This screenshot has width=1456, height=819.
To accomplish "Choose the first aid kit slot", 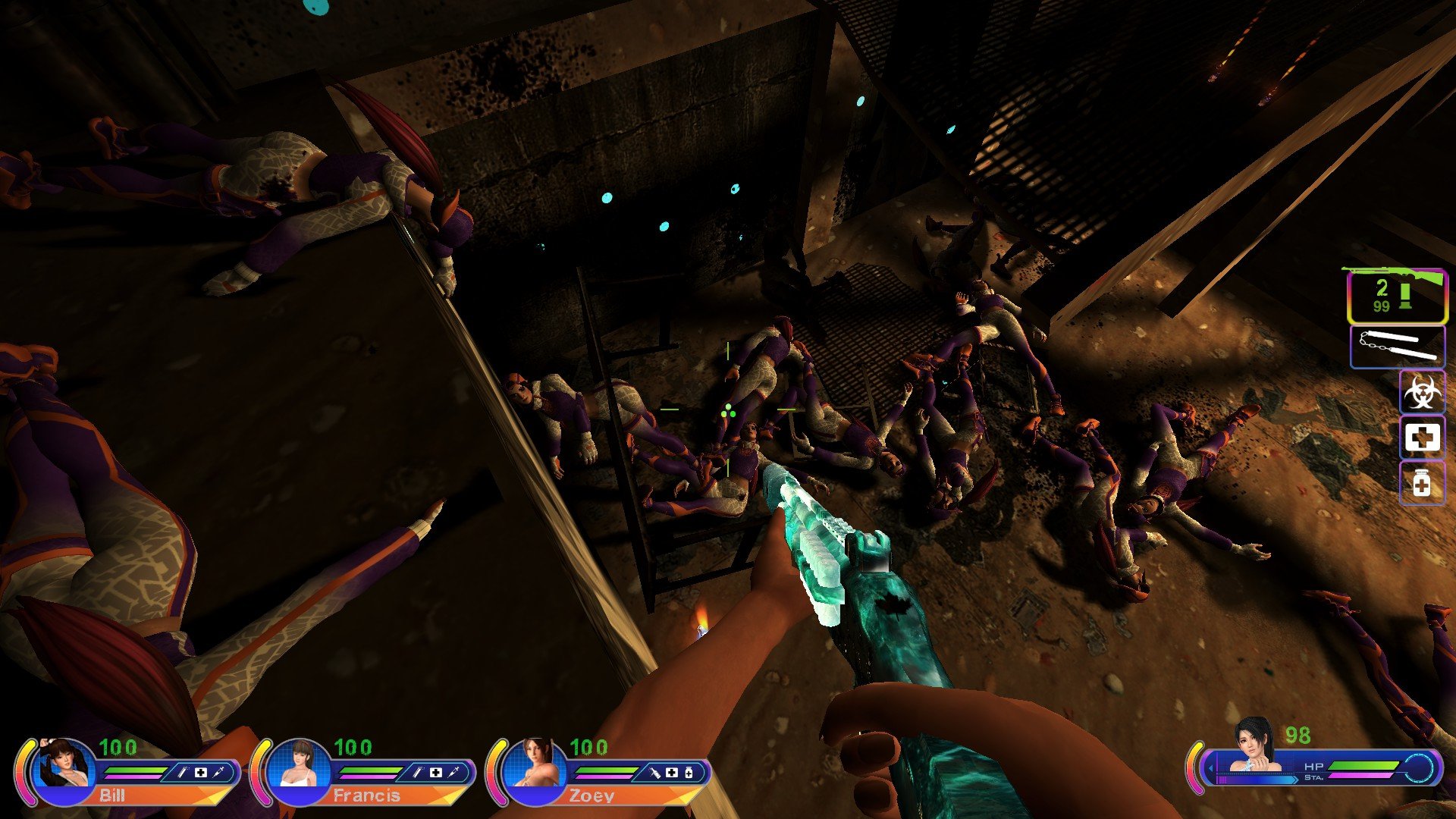I will (x=1422, y=438).
